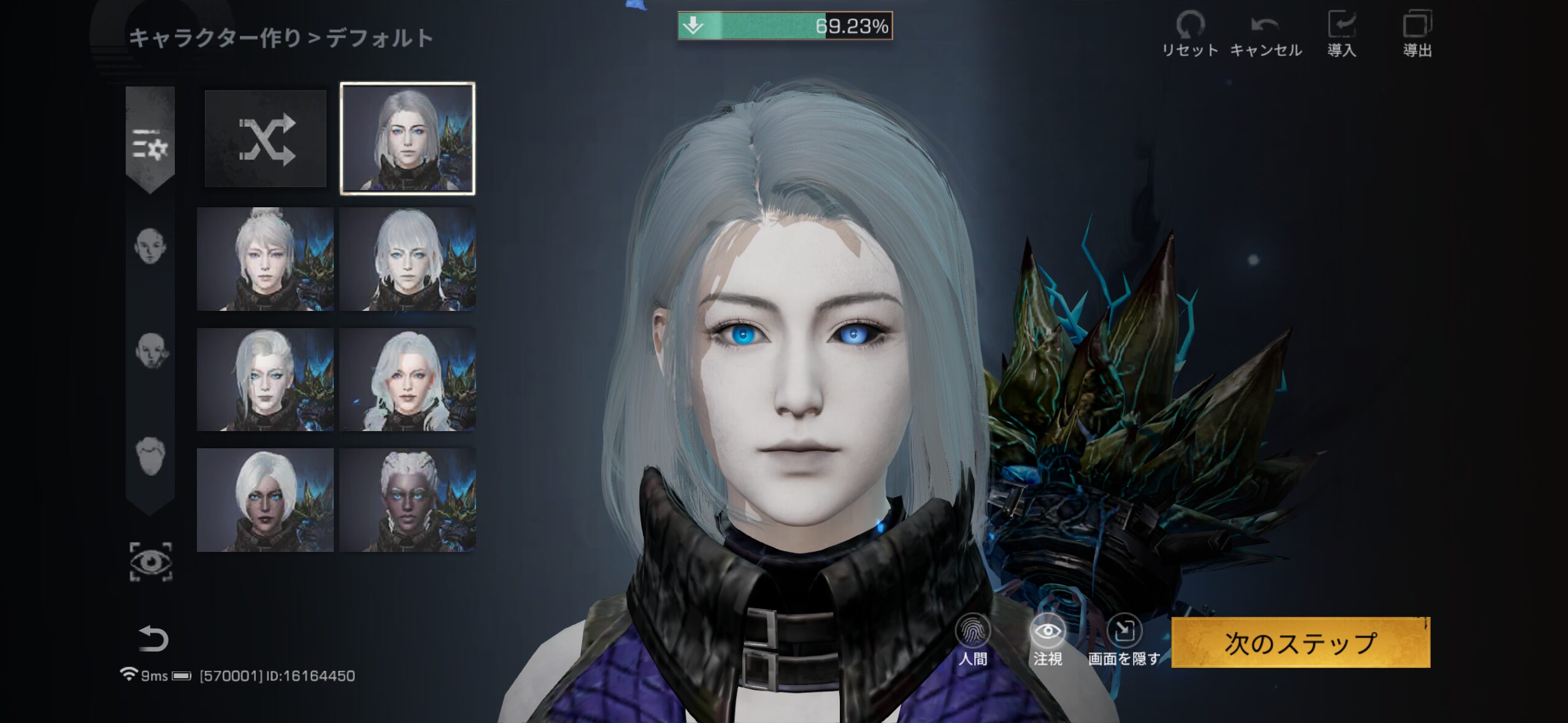Choose the top-bun hairstyle preset

[x=265, y=259]
